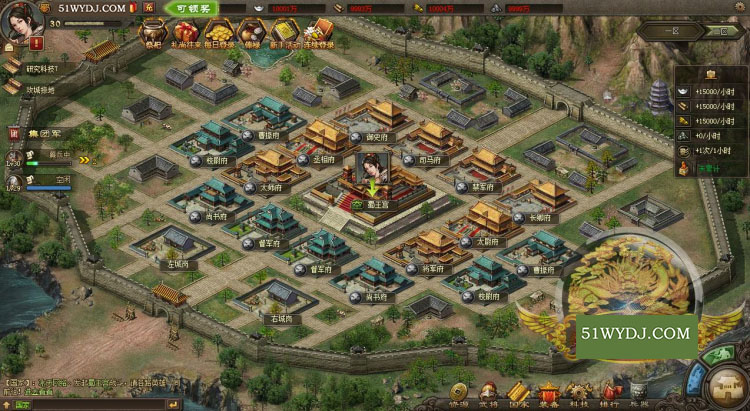Open the 武将 generals menu
750x411 pixels.
[x=490, y=392]
